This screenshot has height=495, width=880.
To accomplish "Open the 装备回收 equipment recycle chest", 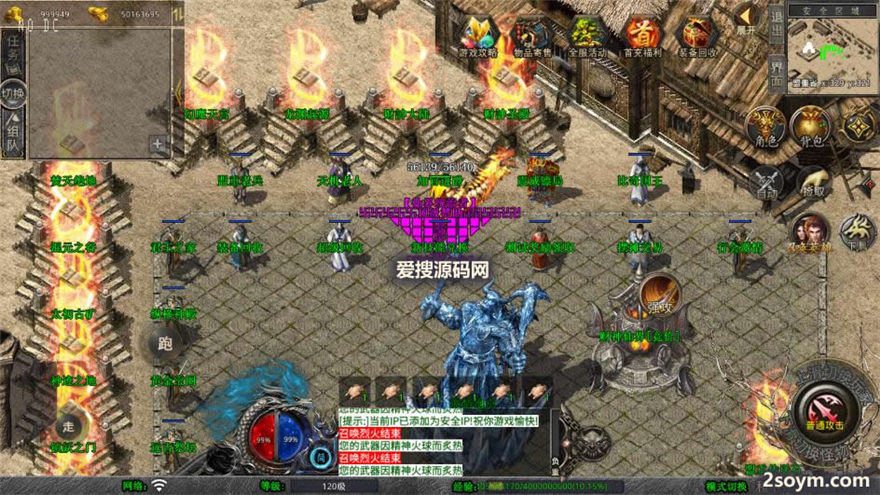I will coord(697,37).
